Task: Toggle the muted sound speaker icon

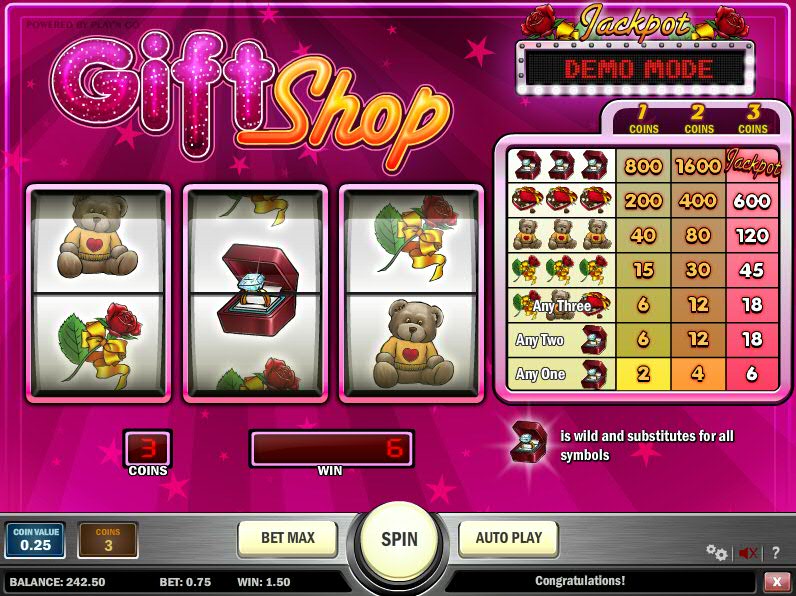Action: 747,552
